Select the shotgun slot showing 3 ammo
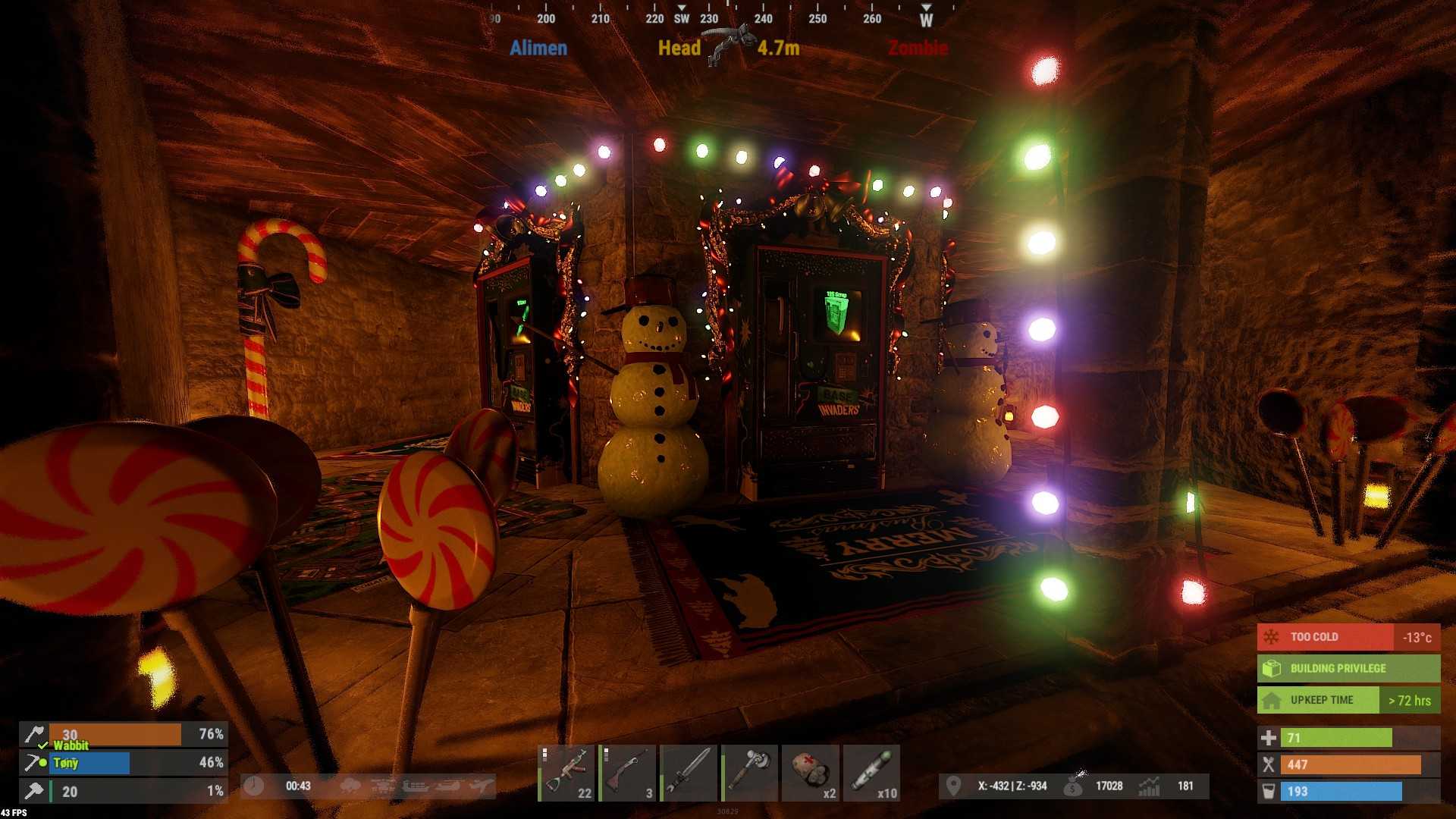The width and height of the screenshot is (1456, 819). 627,773
